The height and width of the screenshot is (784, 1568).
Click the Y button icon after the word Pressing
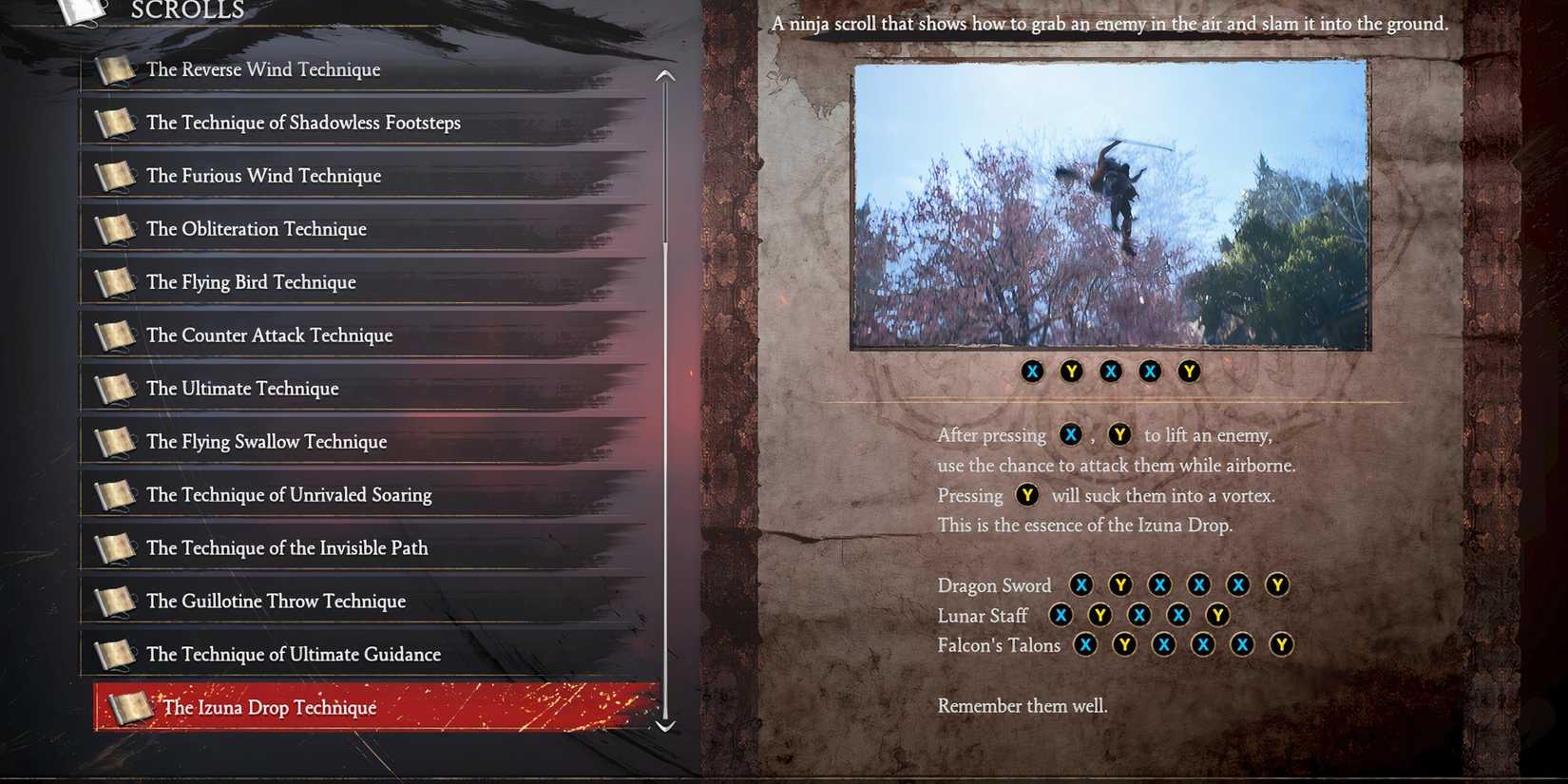(x=1026, y=495)
